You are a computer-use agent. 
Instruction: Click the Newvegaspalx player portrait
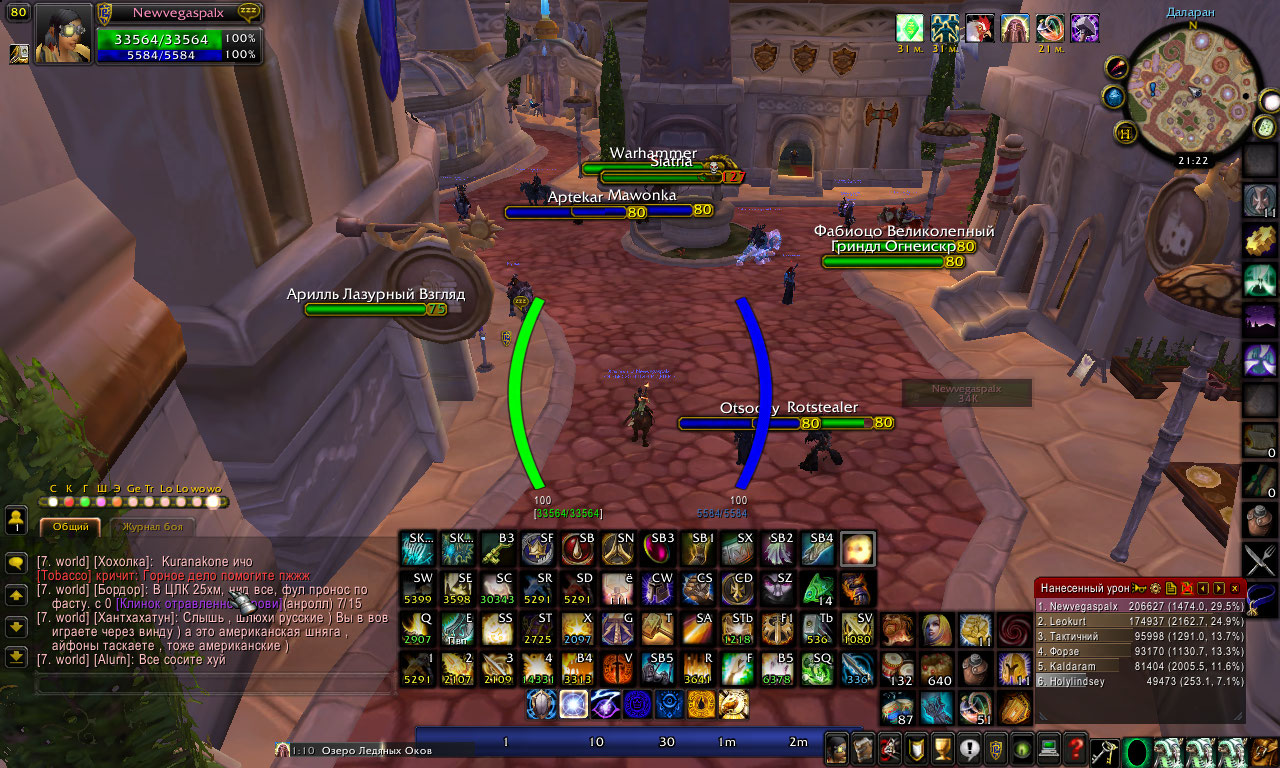[63, 34]
